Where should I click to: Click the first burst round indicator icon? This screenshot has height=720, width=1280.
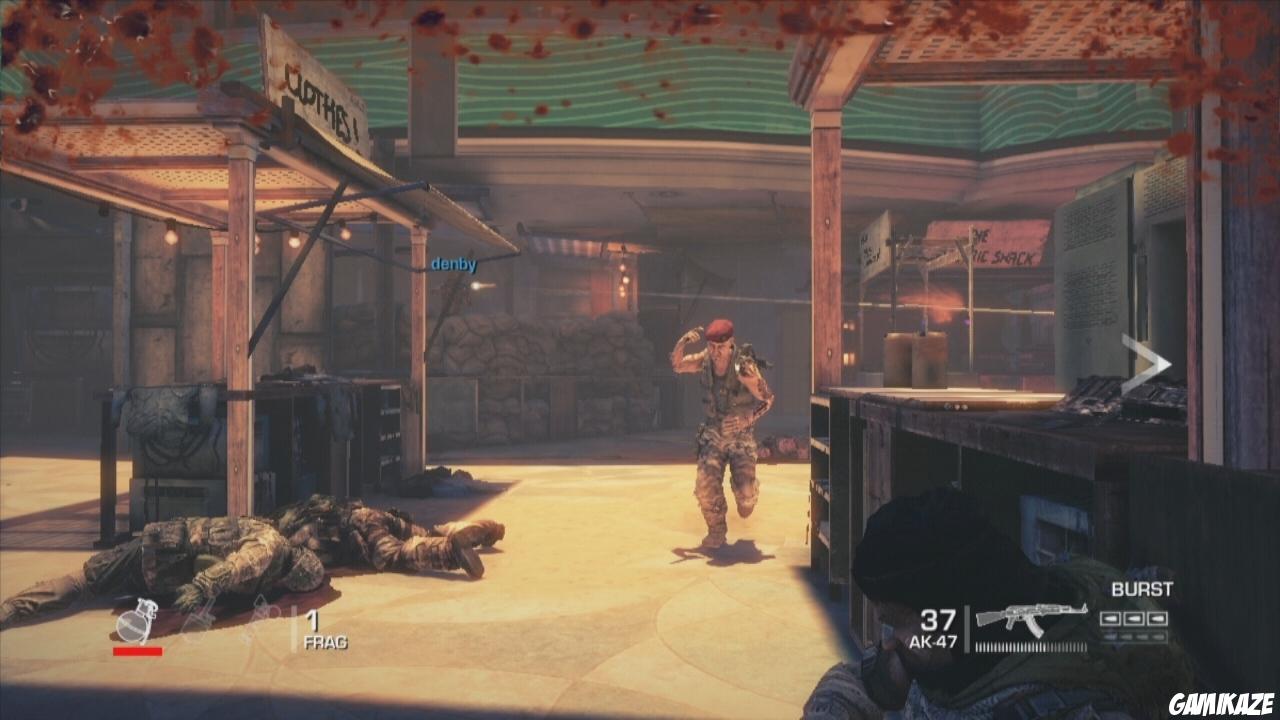coord(1110,618)
